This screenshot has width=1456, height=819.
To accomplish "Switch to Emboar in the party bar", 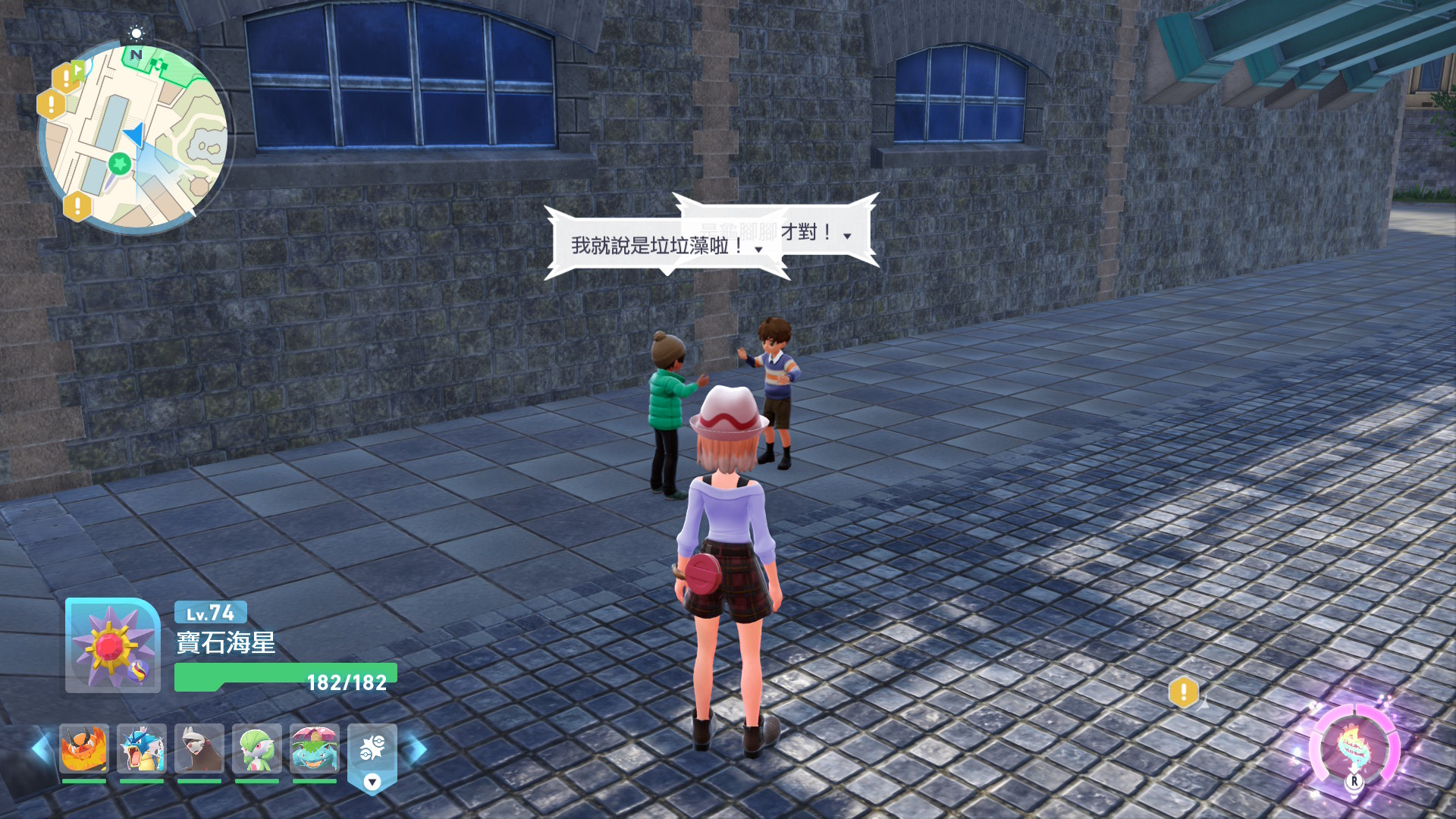I will coord(84,748).
